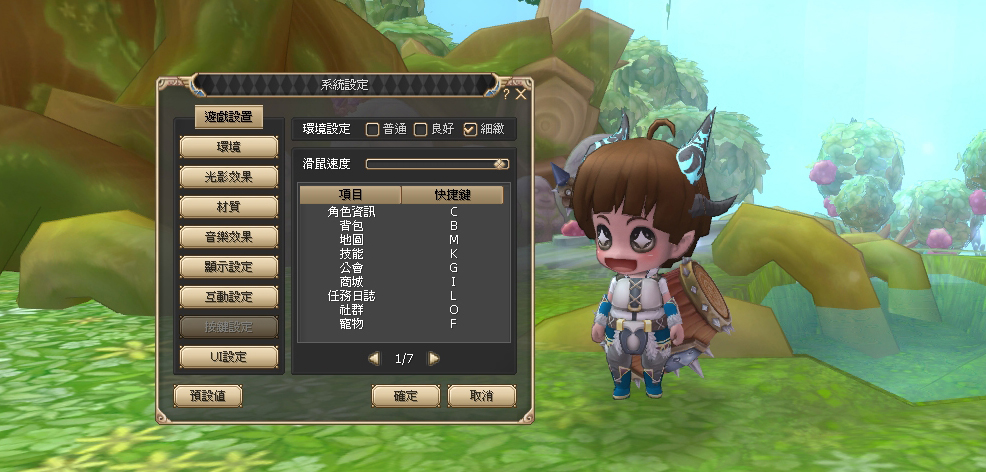The width and height of the screenshot is (986, 472).
Task: Switch to the 遊戲設置 tab
Action: click(227, 117)
